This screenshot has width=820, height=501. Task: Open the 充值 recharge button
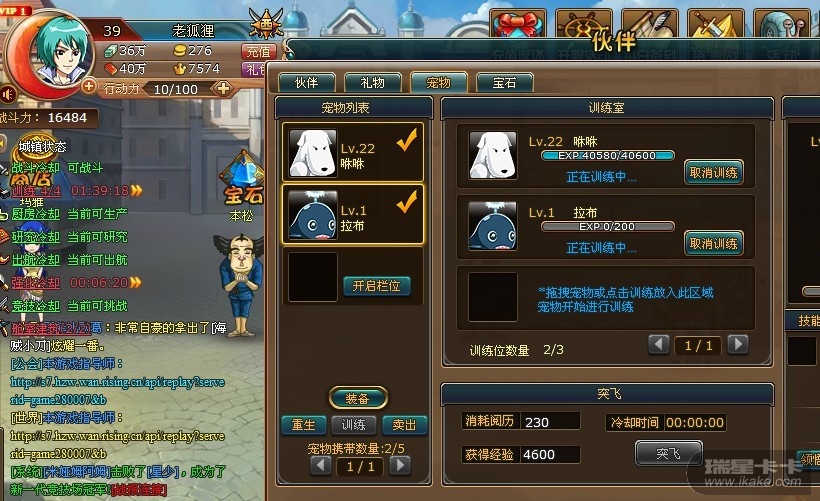(257, 51)
